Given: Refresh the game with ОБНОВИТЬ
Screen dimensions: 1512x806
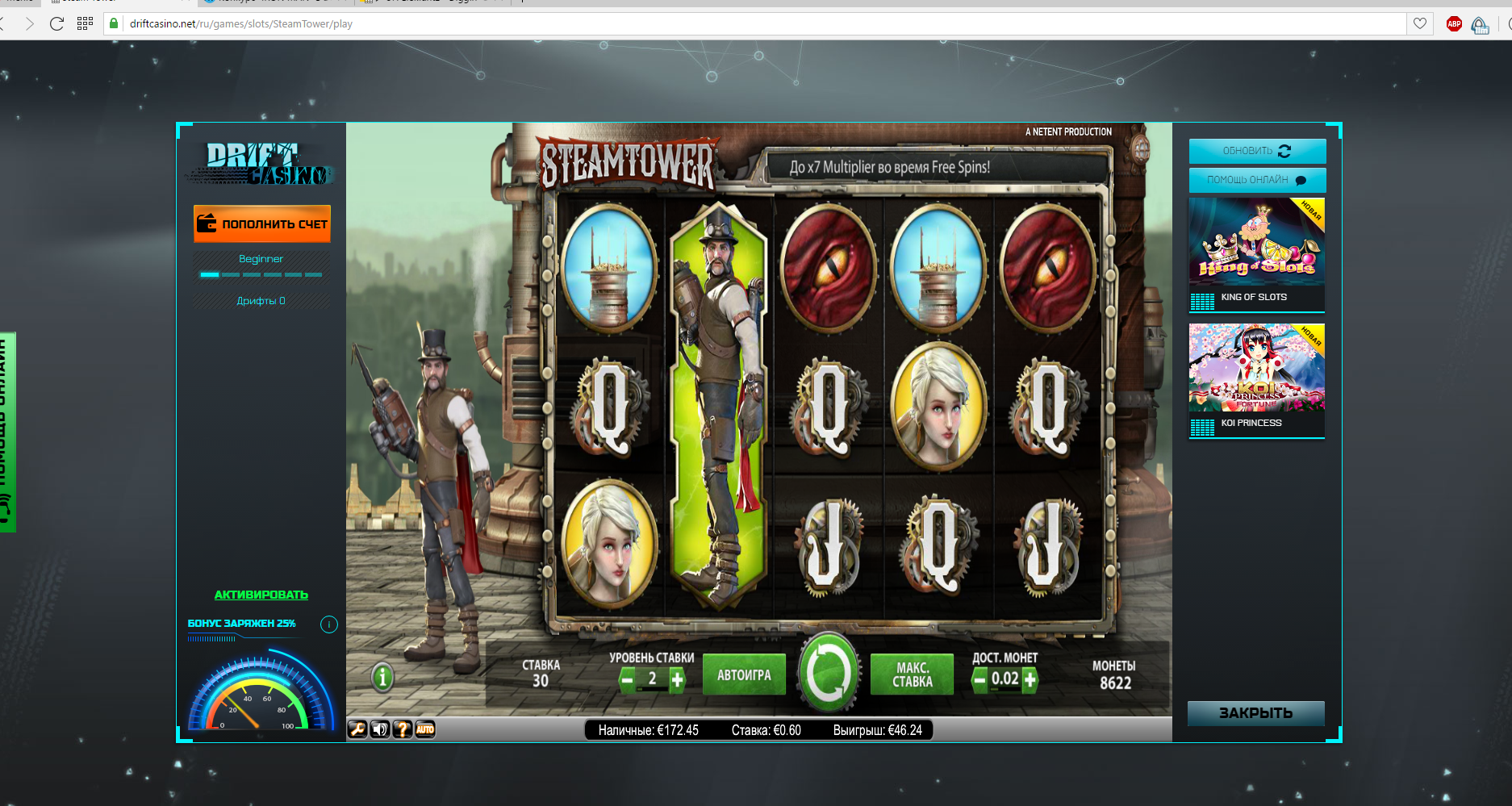Looking at the screenshot, I should (1256, 151).
